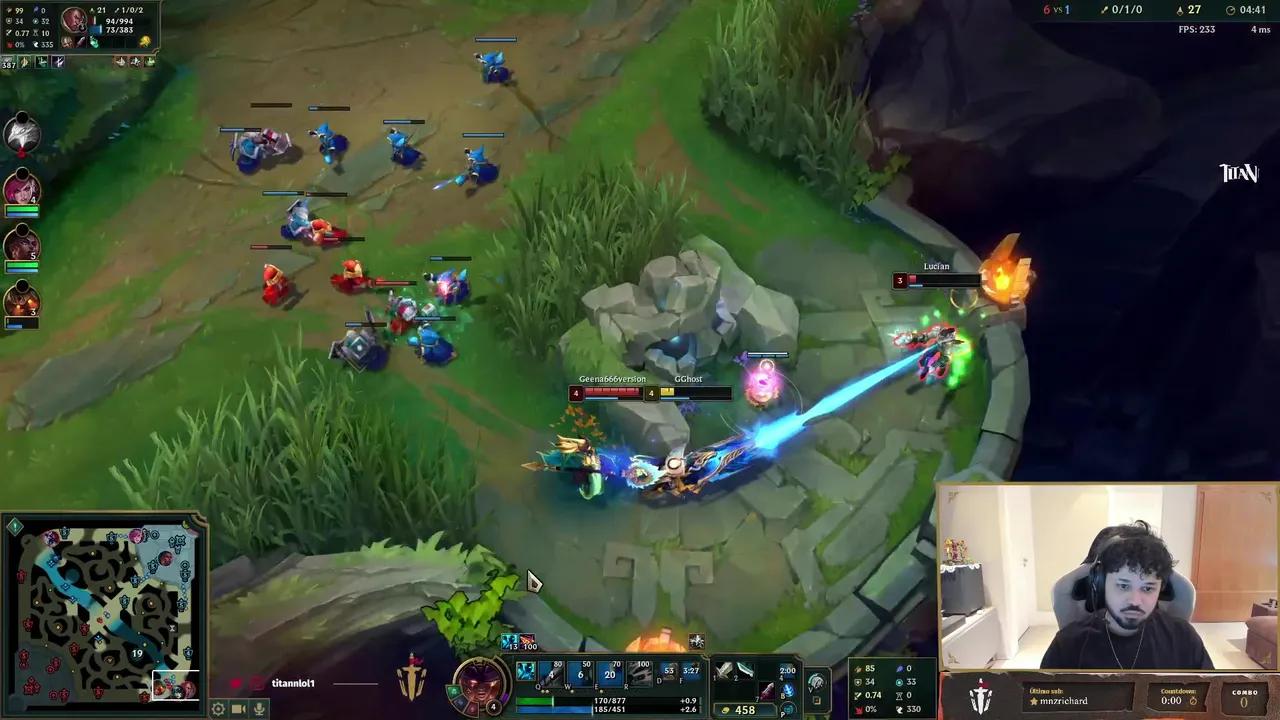This screenshot has width=1280, height=720.
Task: Click the subscriber name mnzrichard
Action: point(1062,701)
